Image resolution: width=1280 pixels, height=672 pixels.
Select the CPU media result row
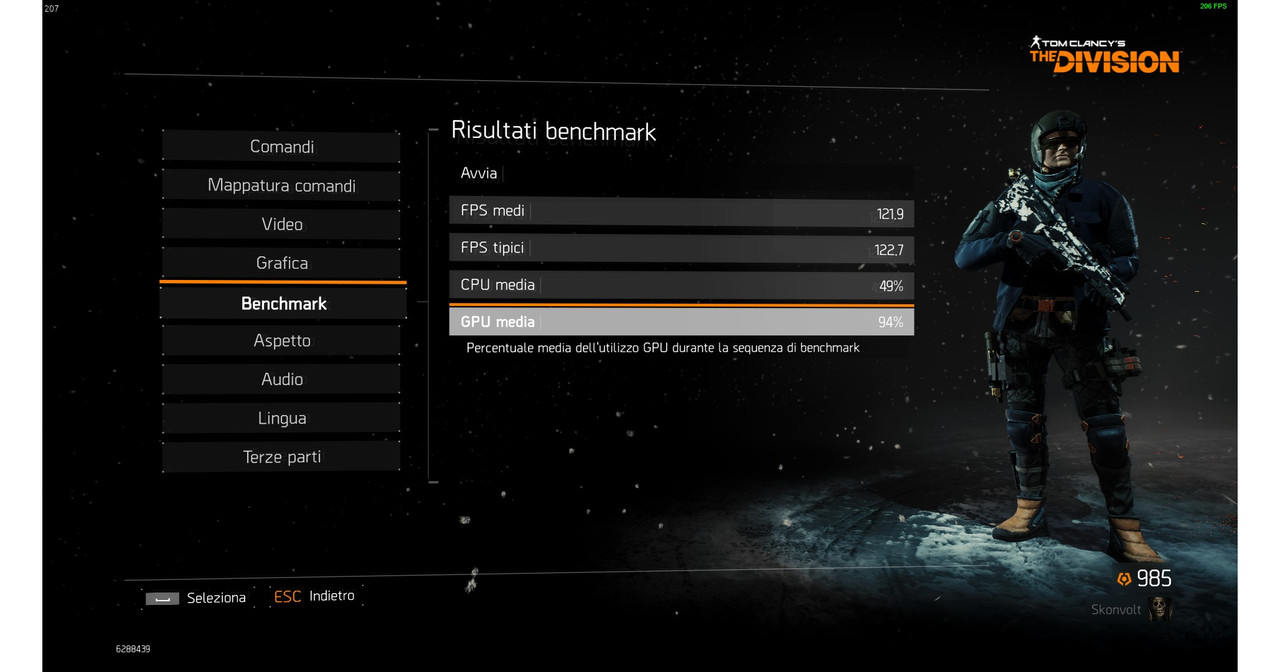(681, 285)
